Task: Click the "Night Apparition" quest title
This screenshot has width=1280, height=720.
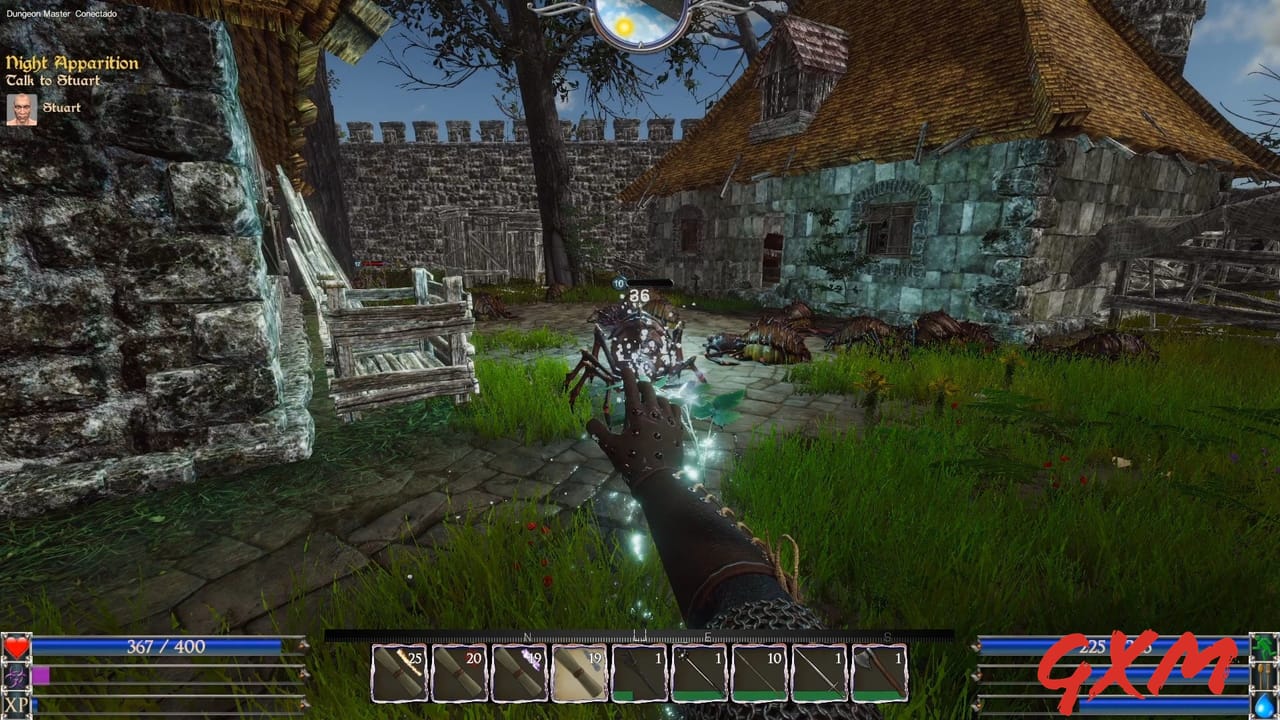Action: click(x=70, y=61)
